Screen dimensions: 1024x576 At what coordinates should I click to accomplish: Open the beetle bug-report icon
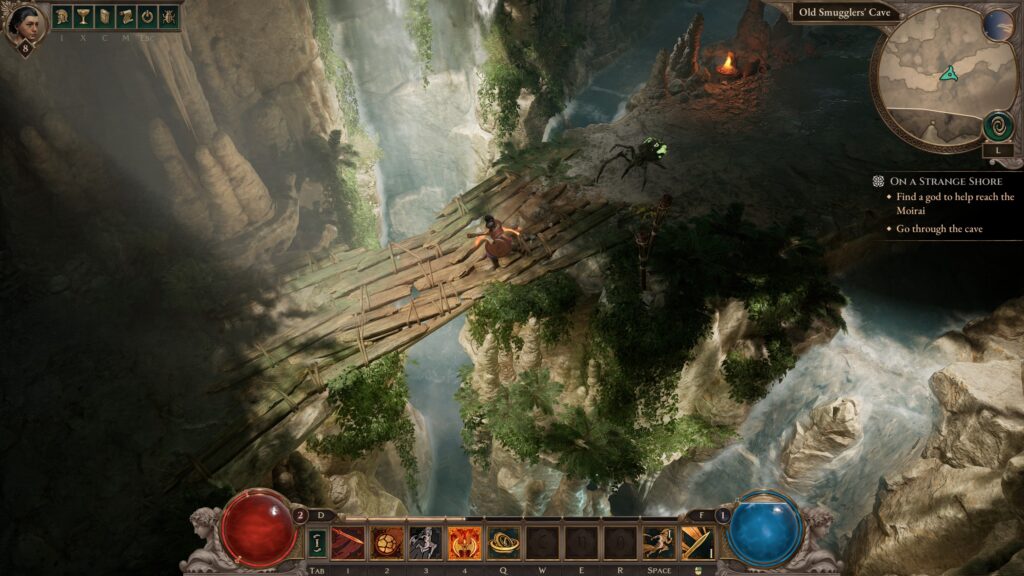pos(167,17)
